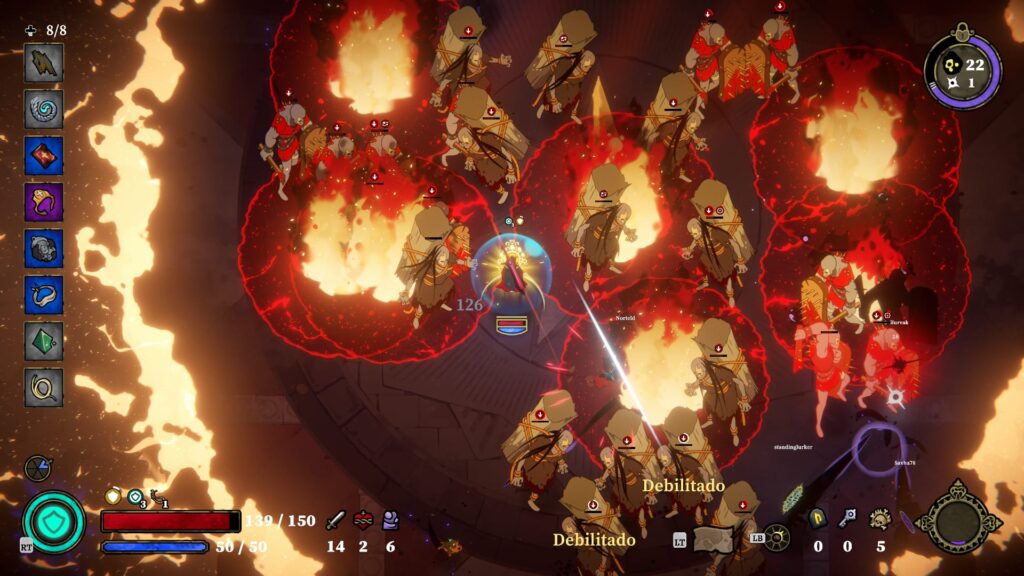Image resolution: width=1024 pixels, height=576 pixels.
Task: Click the gold shield buff icon
Action: (112, 496)
